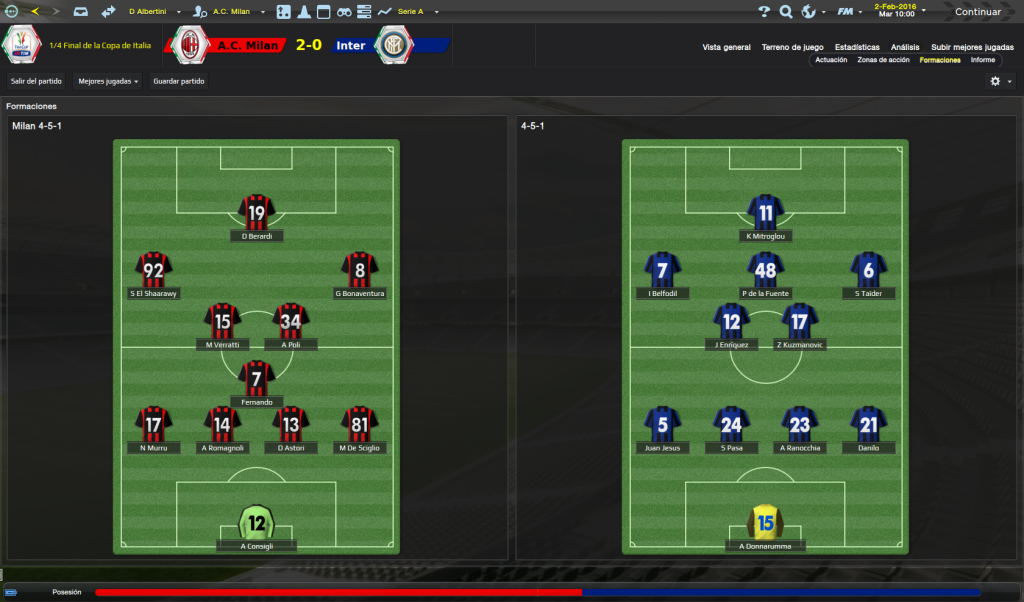Viewport: 1024px width, 602px height.
Task: Open the gear settings dropdown
Action: [1000, 81]
